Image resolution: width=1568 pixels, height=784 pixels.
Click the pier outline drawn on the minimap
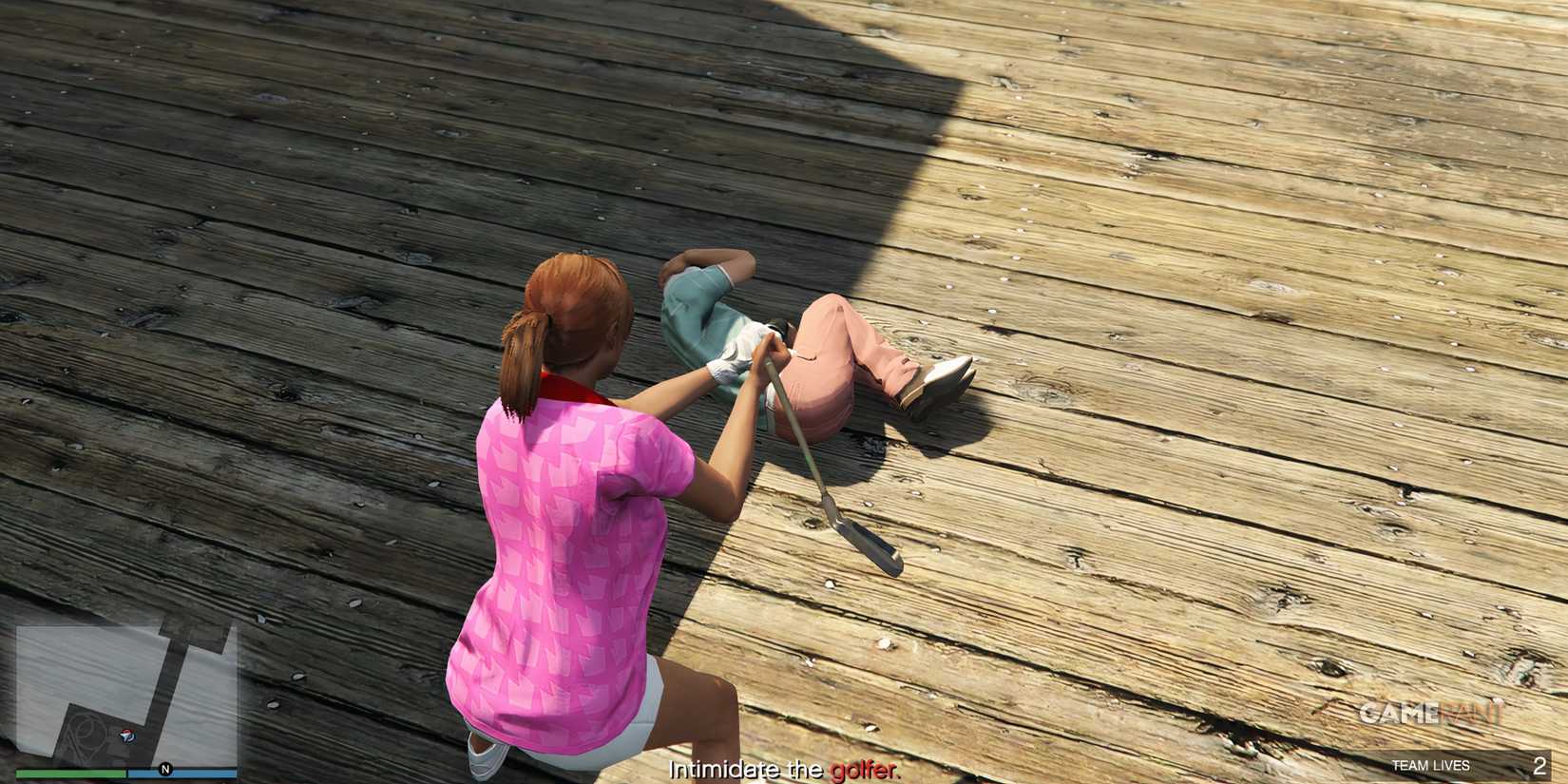coord(87,731)
